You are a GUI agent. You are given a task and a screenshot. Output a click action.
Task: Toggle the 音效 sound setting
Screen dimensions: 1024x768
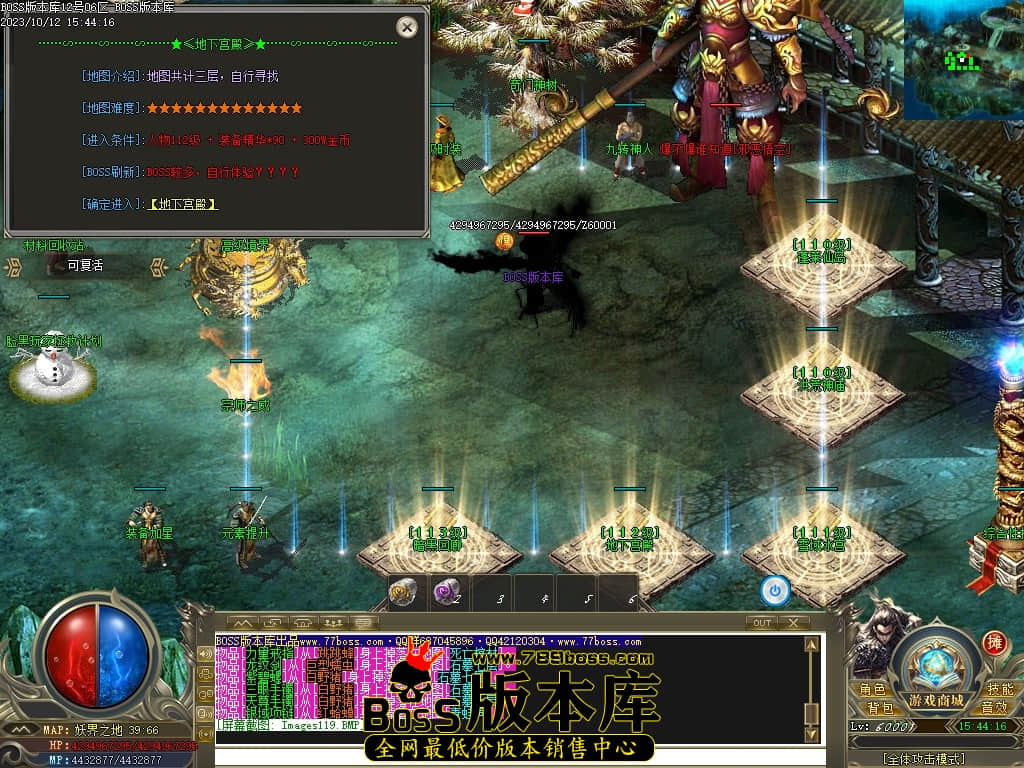993,707
